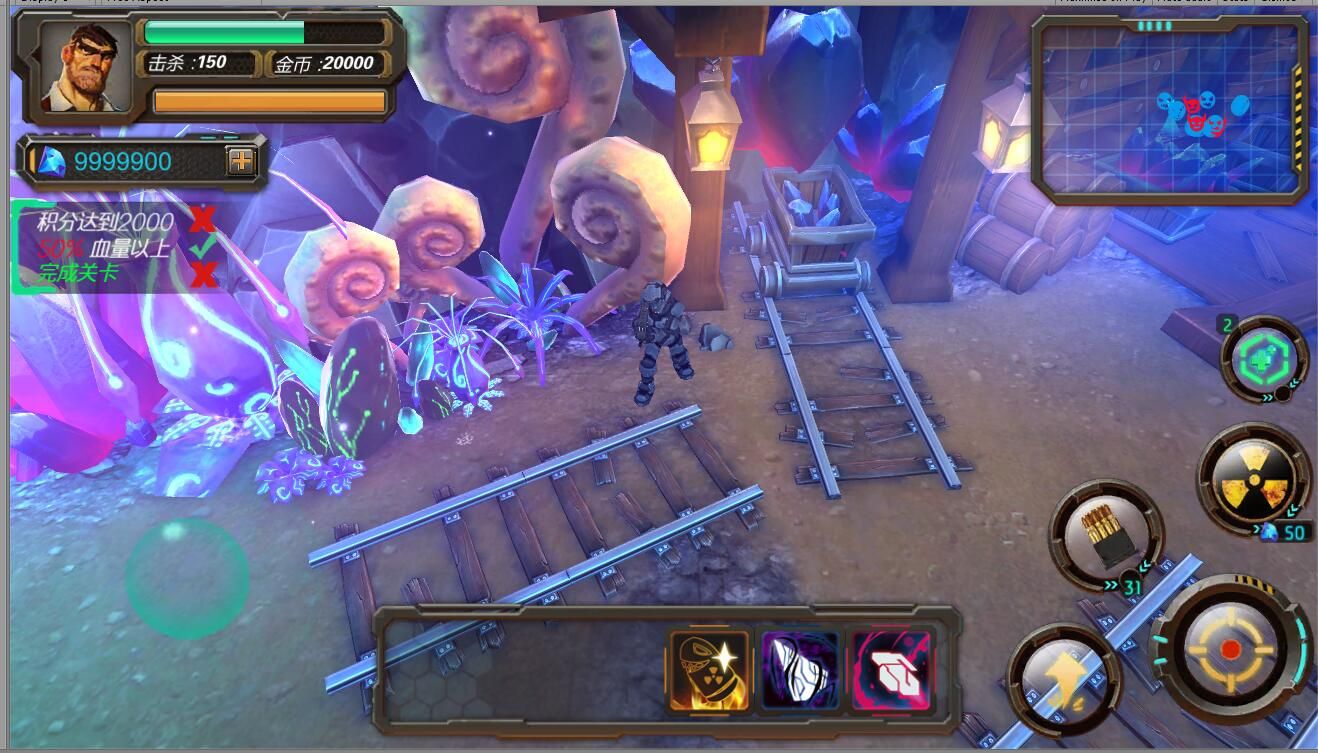This screenshot has height=753, width=1318.
Task: Select the flaming nuclear bomb skill
Action: tap(709, 670)
